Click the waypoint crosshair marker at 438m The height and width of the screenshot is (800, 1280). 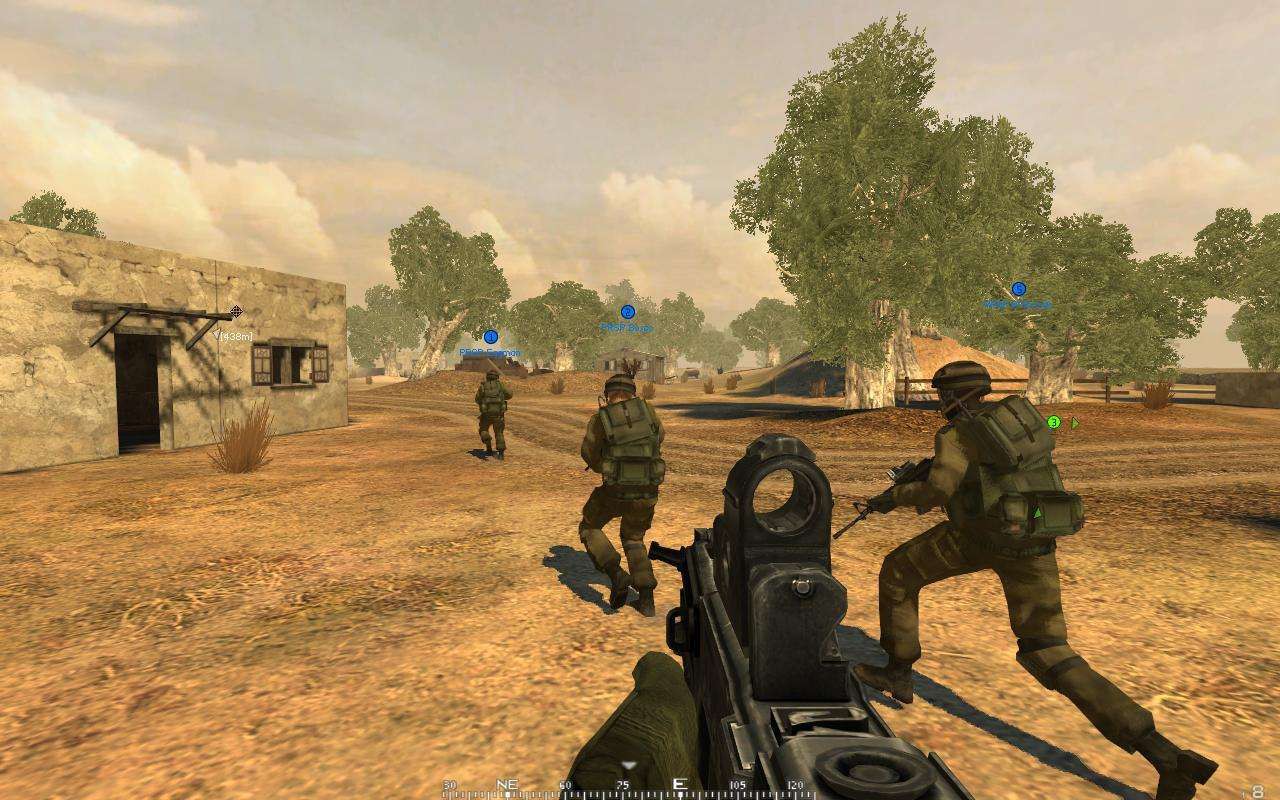pyautogui.click(x=236, y=312)
